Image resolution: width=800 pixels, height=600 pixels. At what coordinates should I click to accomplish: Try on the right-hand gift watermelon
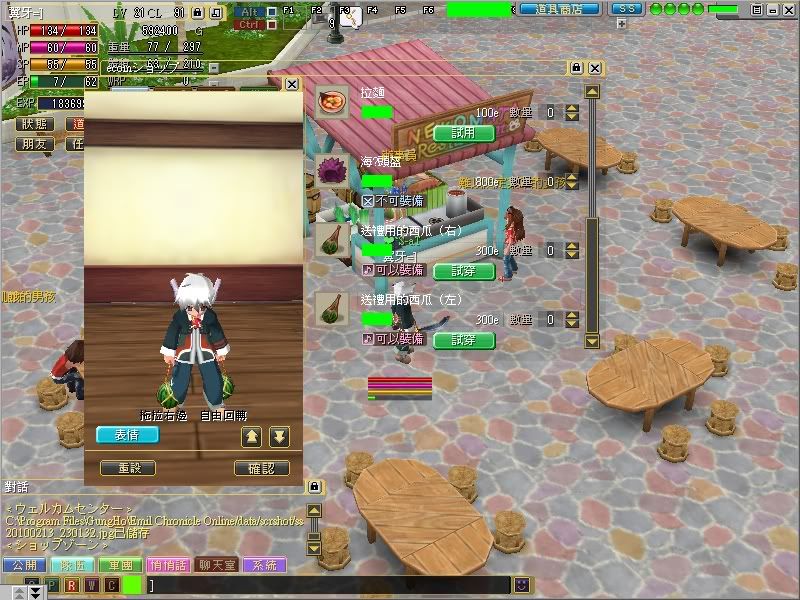click(x=464, y=270)
